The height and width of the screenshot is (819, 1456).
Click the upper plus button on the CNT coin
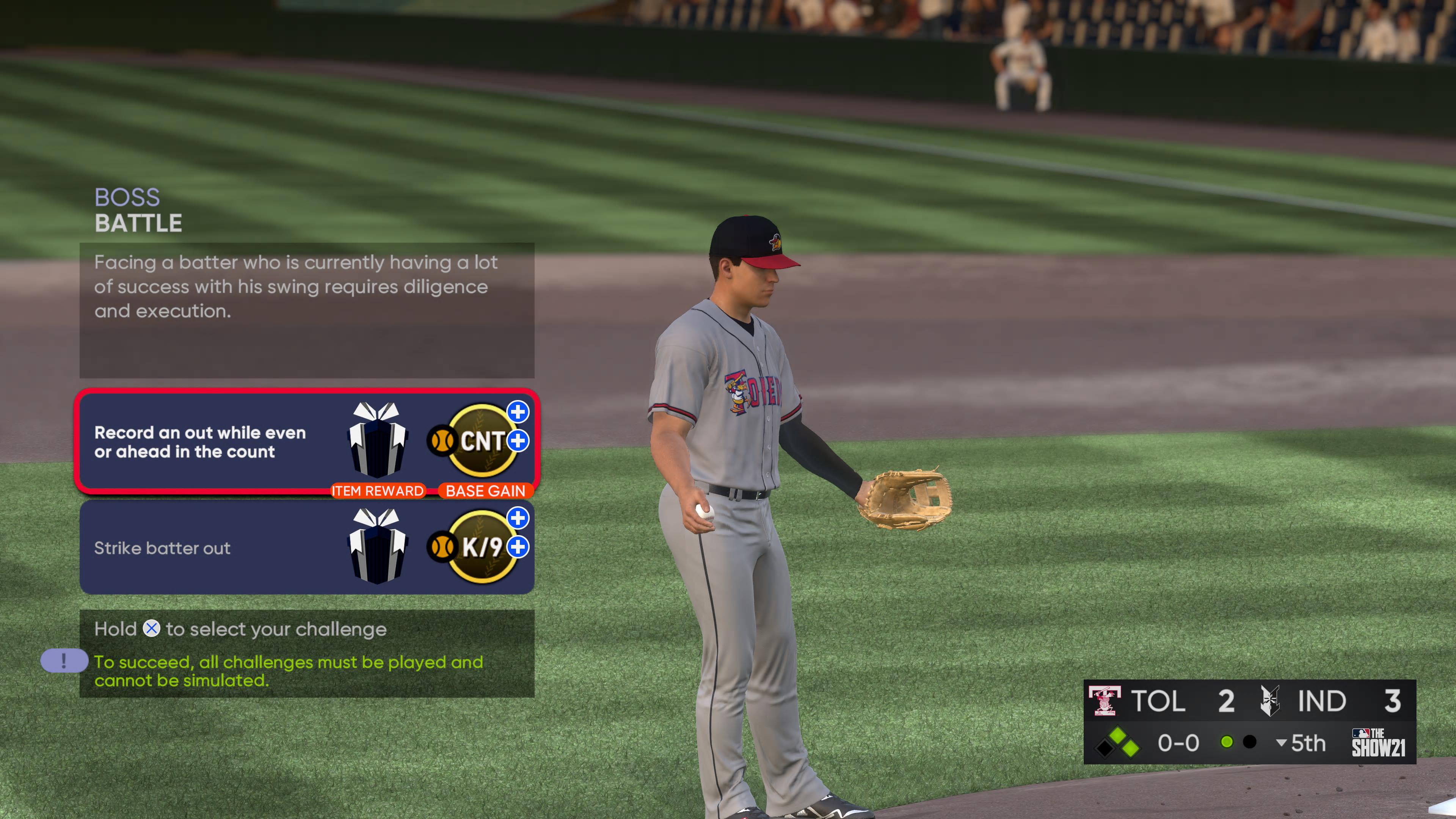click(x=518, y=413)
